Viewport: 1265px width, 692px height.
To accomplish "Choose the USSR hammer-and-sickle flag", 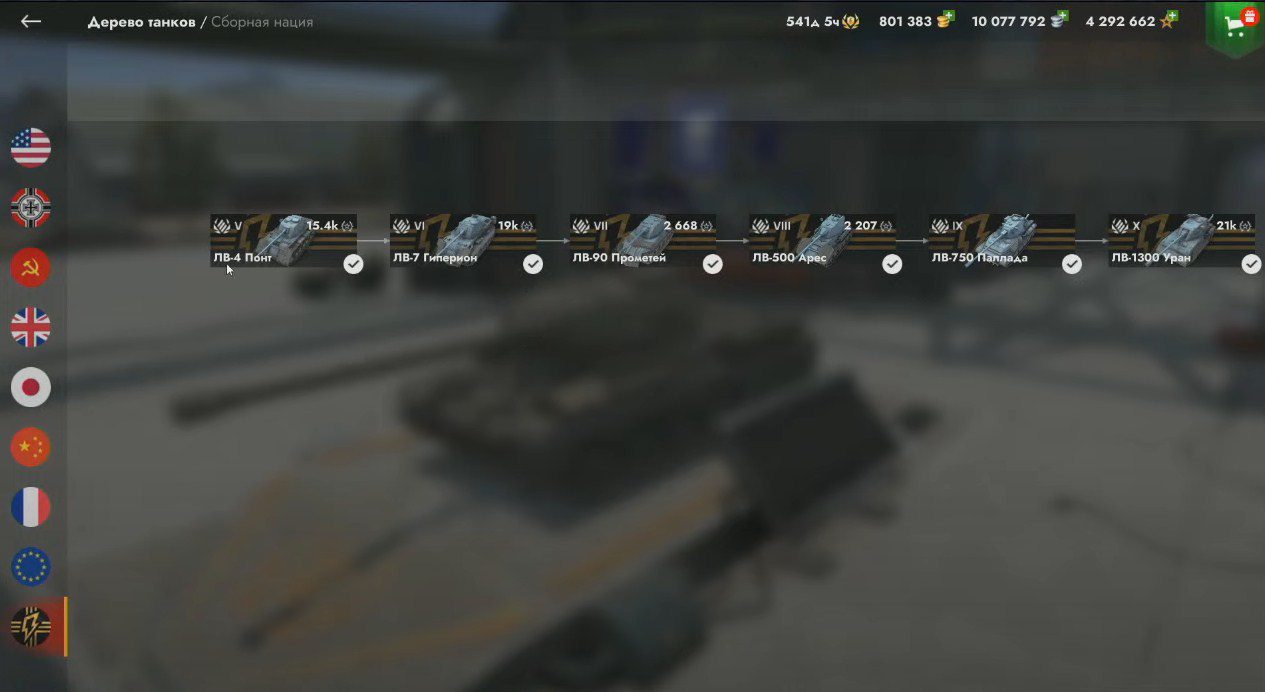I will tap(31, 268).
